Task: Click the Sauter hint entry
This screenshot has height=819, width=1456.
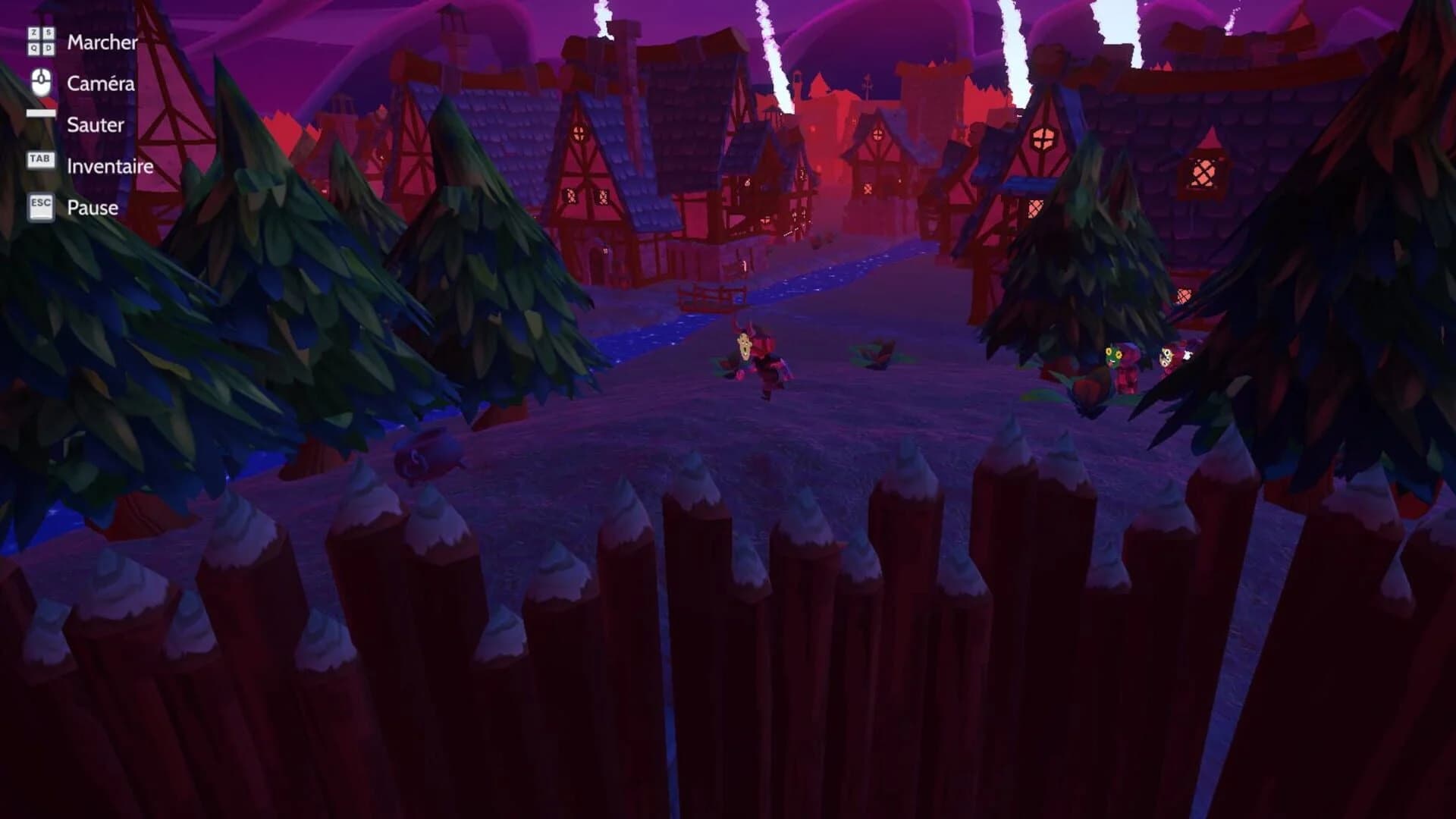Action: 94,124
